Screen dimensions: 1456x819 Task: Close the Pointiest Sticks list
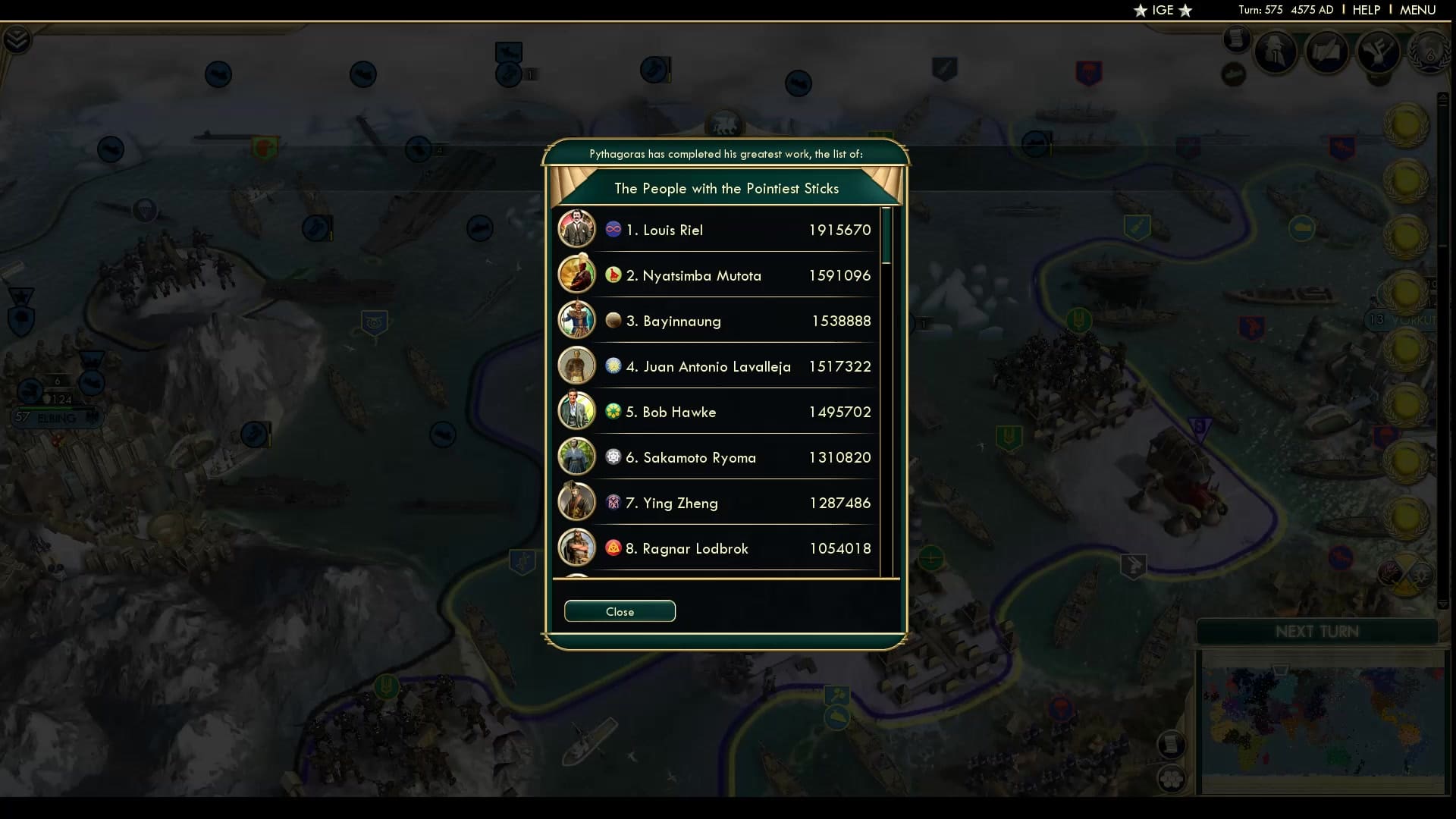point(620,611)
